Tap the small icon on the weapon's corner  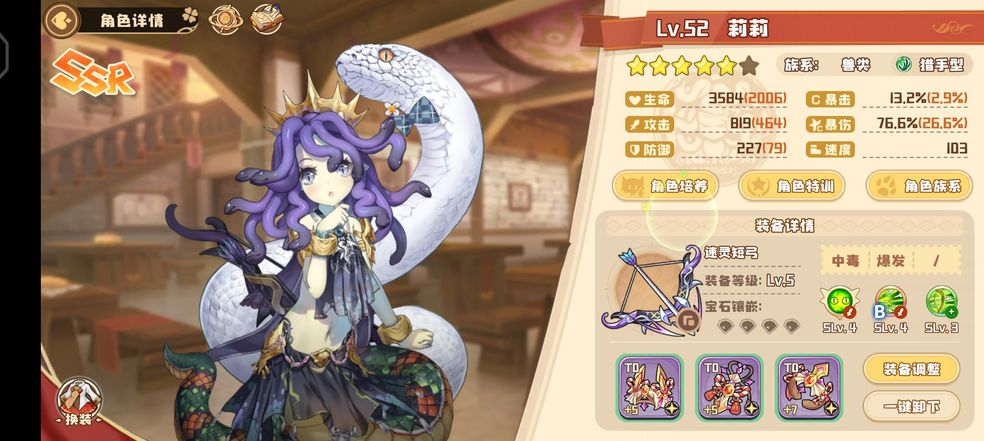(686, 320)
